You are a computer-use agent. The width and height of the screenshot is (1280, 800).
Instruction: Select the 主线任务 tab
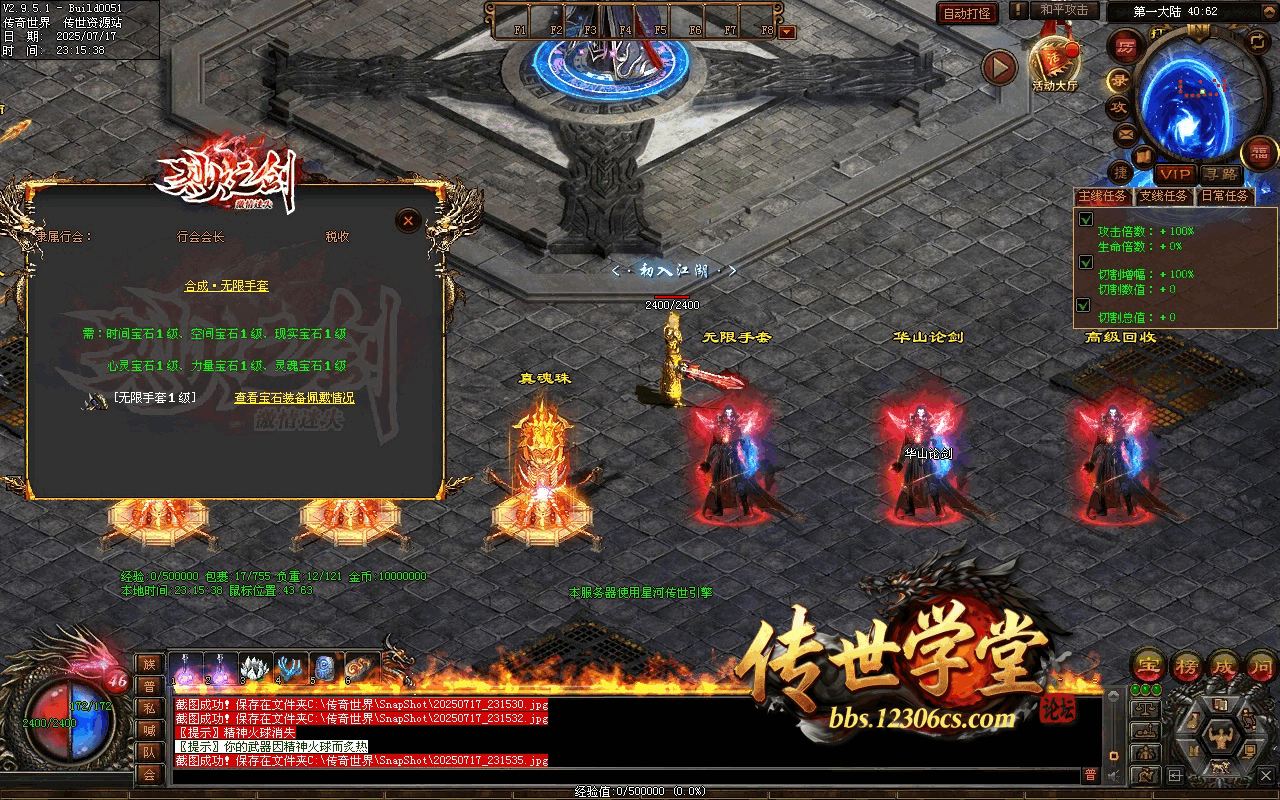1103,196
